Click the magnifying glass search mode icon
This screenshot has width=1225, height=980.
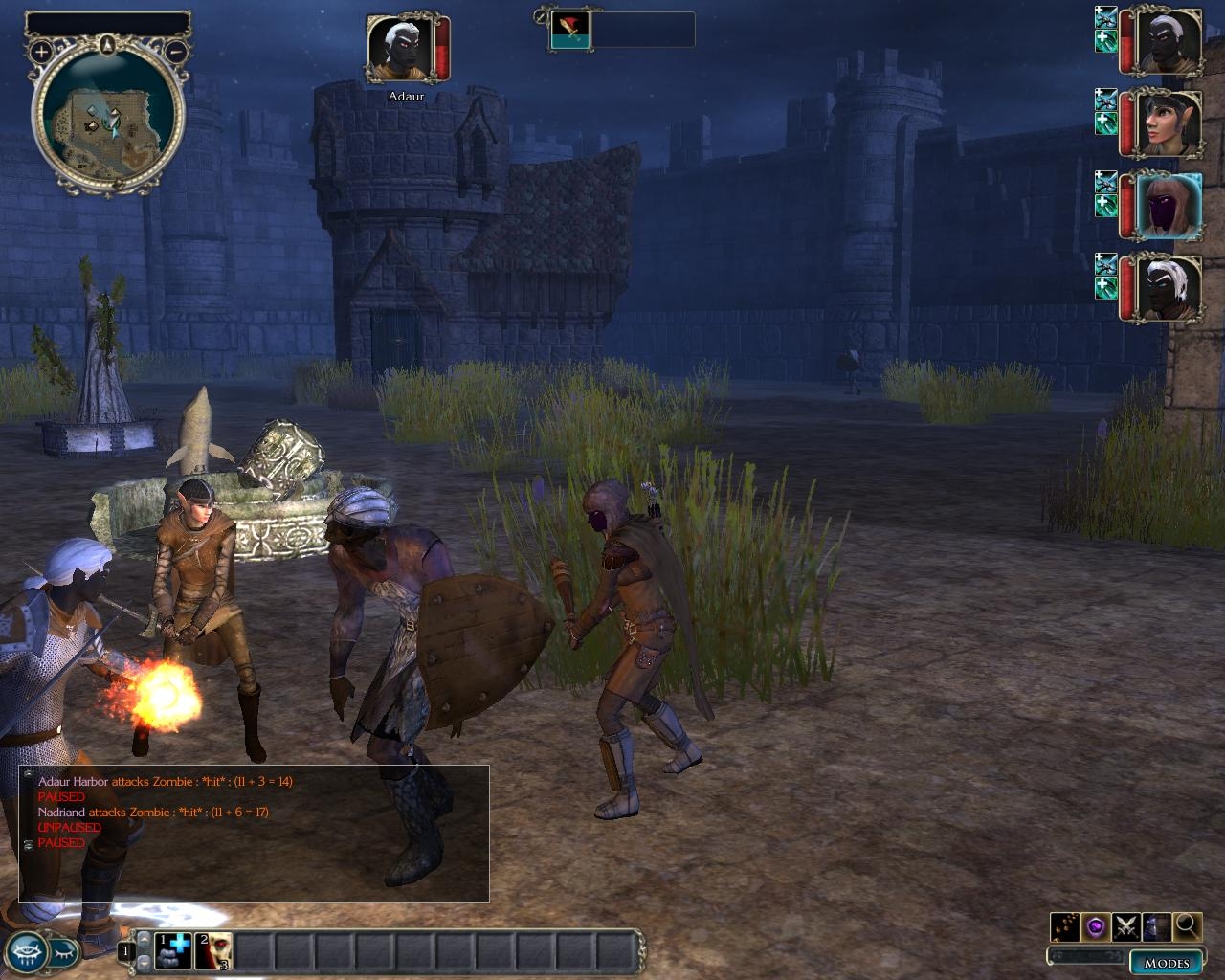click(x=1187, y=925)
